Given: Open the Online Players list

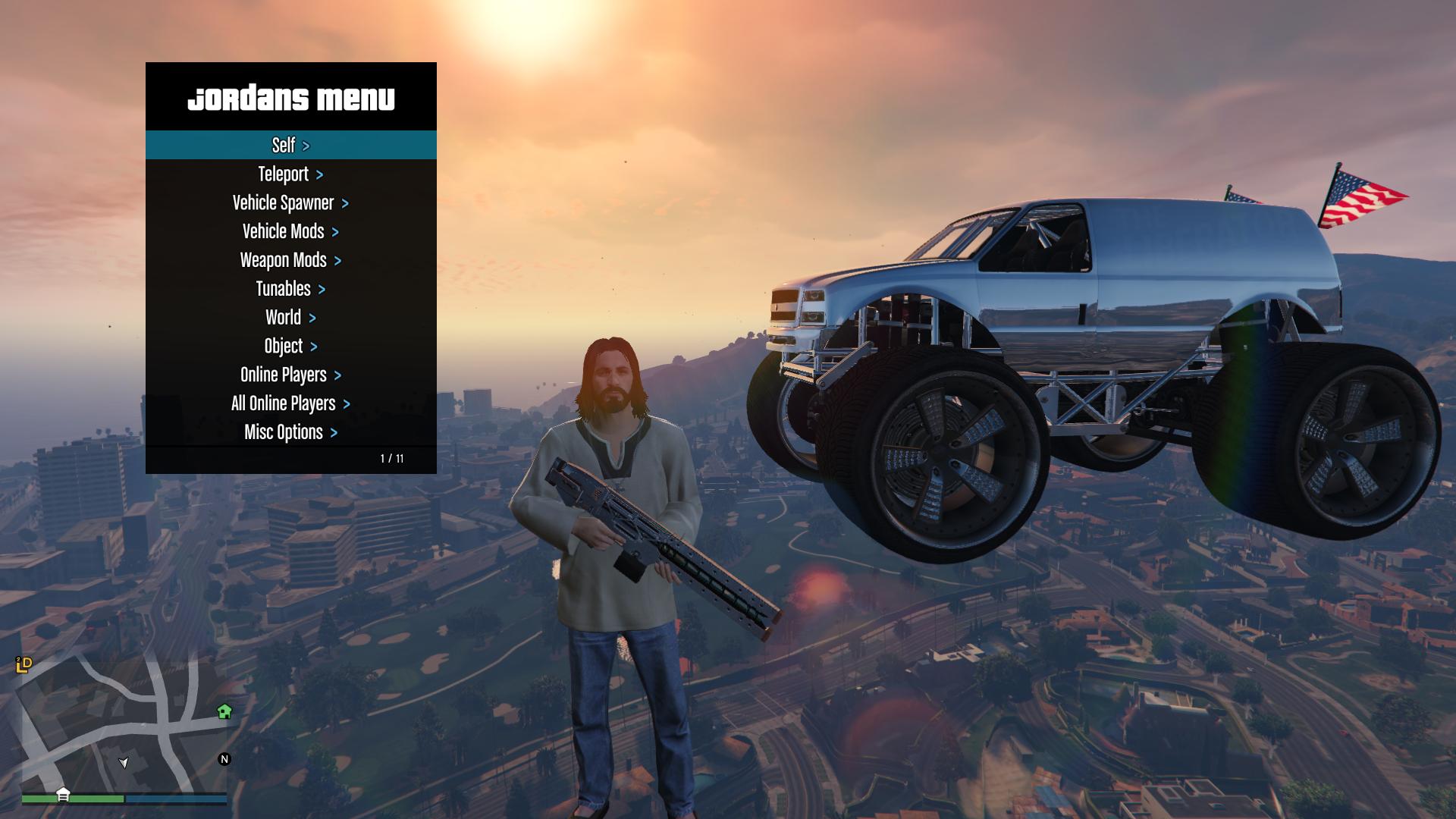Looking at the screenshot, I should 290,375.
